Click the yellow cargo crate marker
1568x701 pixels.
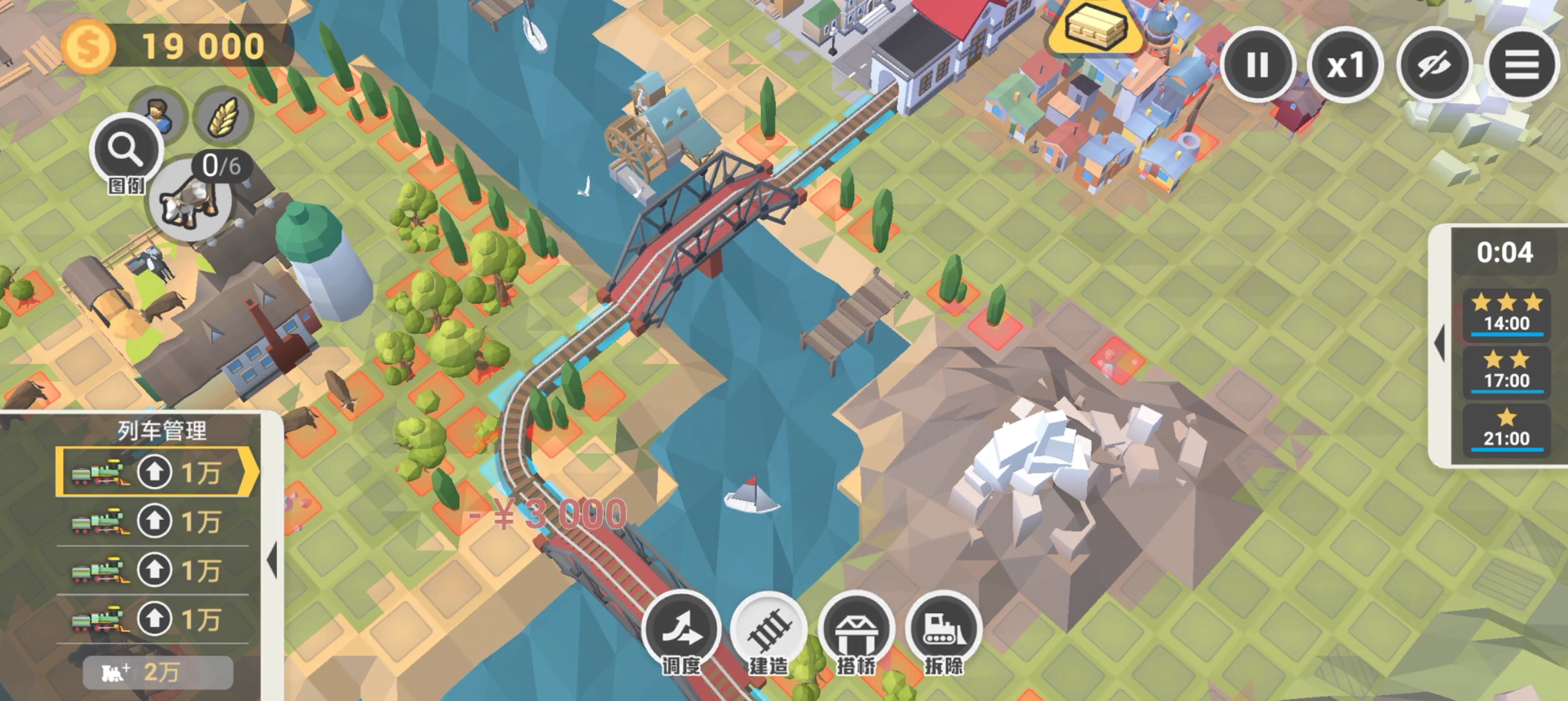coord(1095,28)
